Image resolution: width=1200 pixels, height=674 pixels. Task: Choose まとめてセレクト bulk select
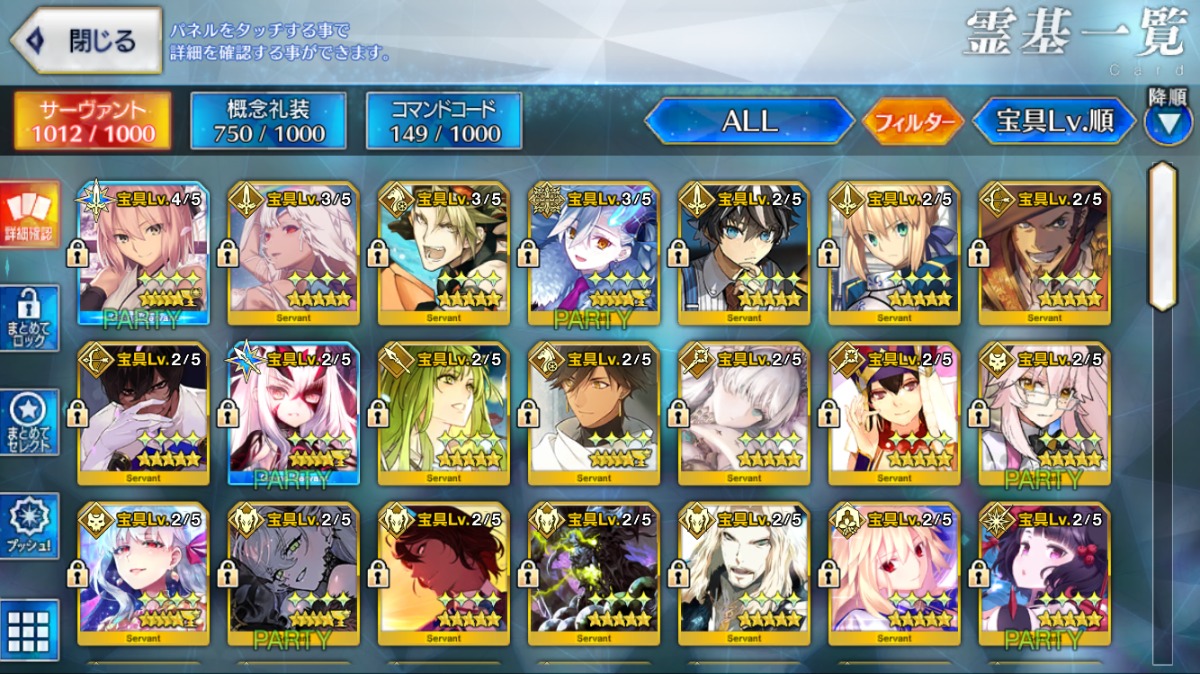29,422
